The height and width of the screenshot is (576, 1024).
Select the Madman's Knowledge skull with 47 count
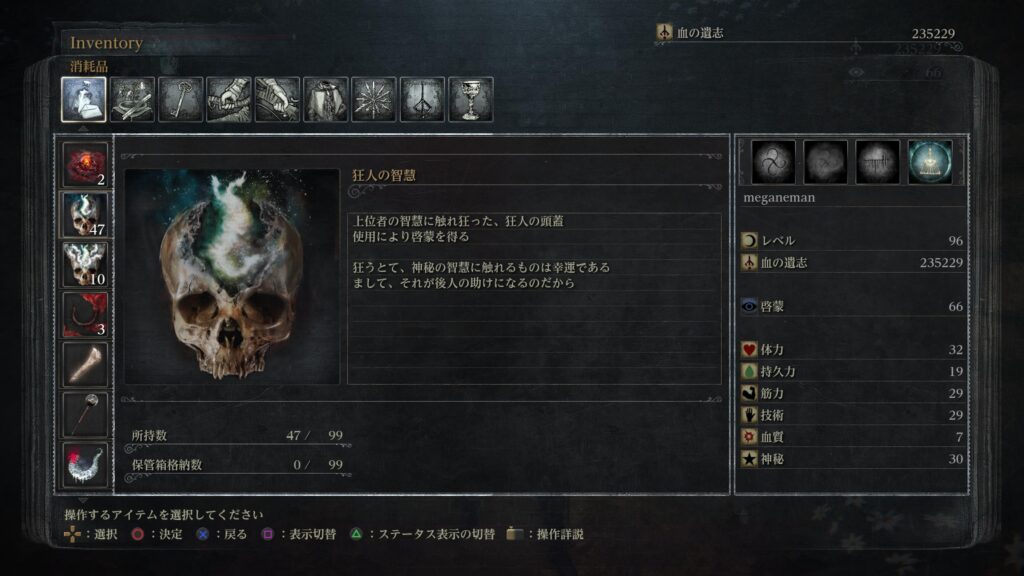(x=85, y=215)
